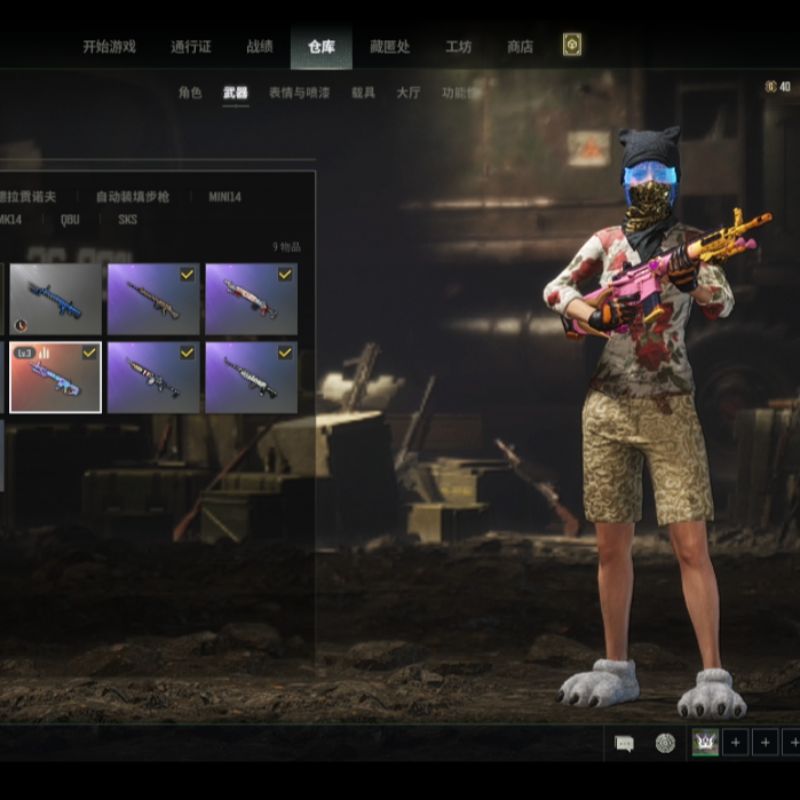Open the 工坊 (Workshop) page
Screen dimensions: 800x800
pyautogui.click(x=458, y=46)
